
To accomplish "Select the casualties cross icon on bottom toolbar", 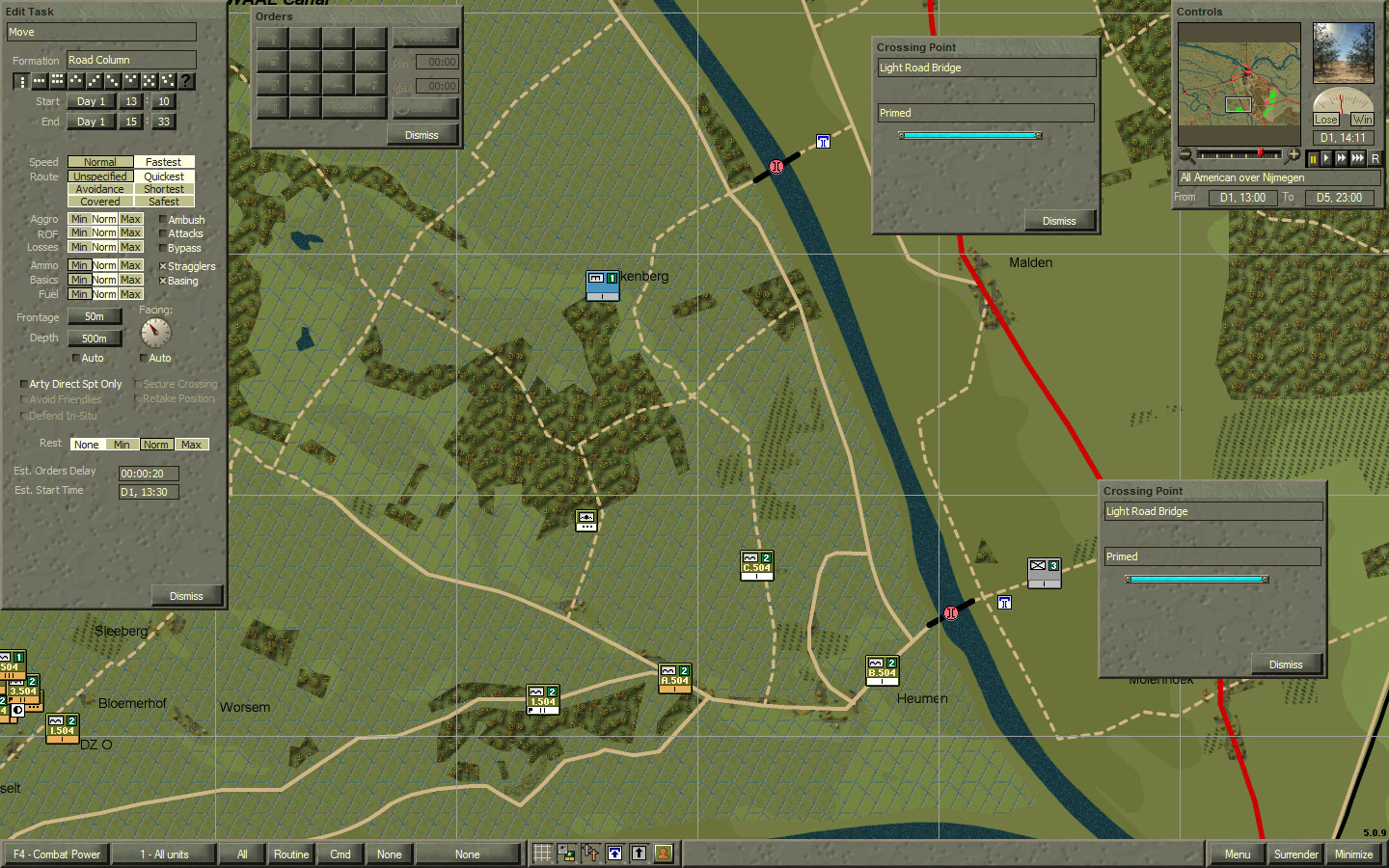I will point(589,852).
